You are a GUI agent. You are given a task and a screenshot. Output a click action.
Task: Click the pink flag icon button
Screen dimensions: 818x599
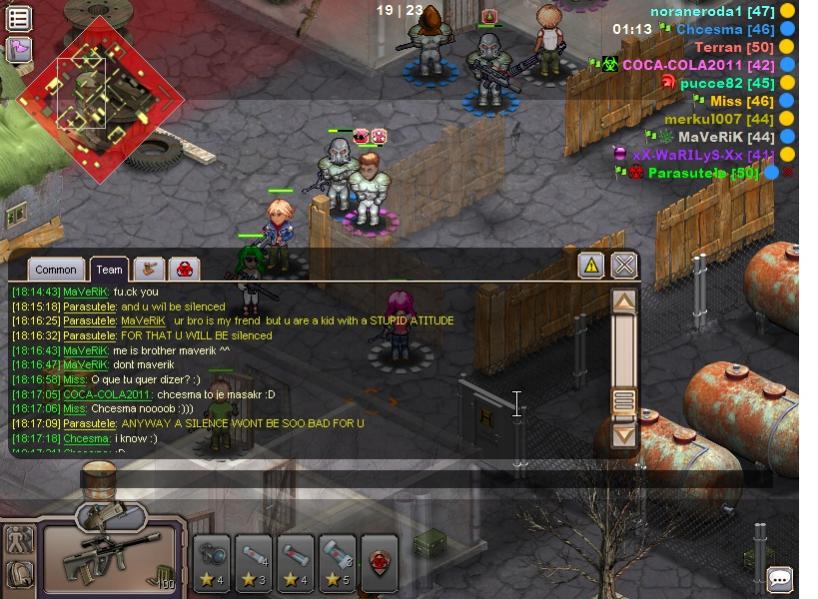pyautogui.click(x=19, y=49)
